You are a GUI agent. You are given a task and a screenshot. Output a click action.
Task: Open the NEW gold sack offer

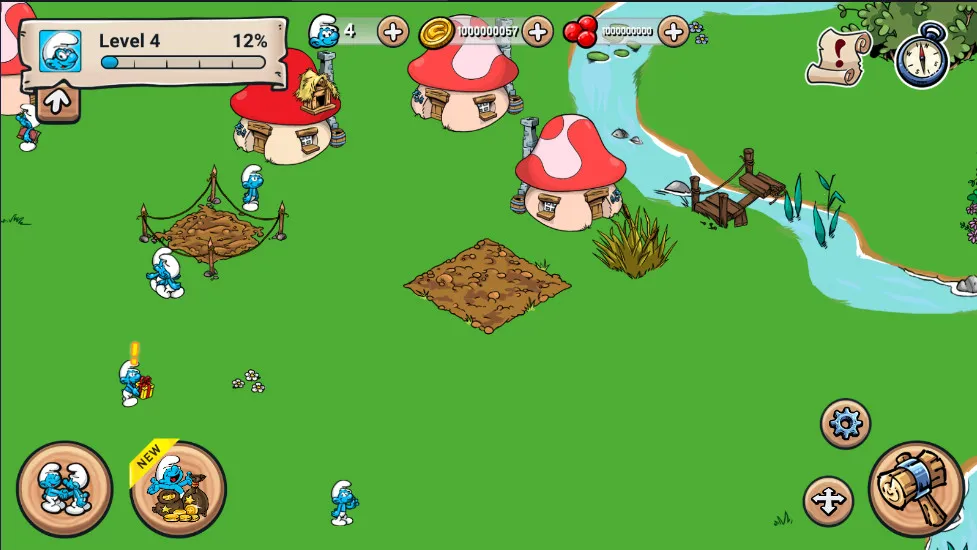(x=178, y=489)
